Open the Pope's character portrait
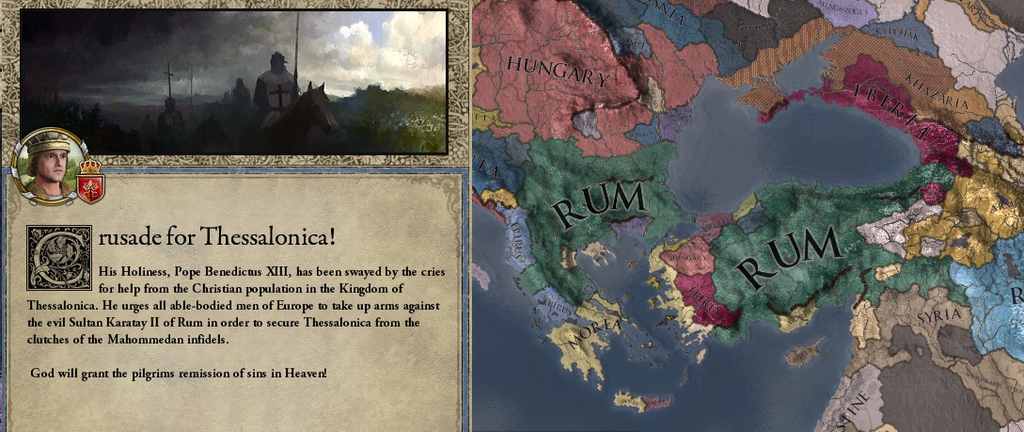The width and height of the screenshot is (1024, 432). [x=48, y=167]
